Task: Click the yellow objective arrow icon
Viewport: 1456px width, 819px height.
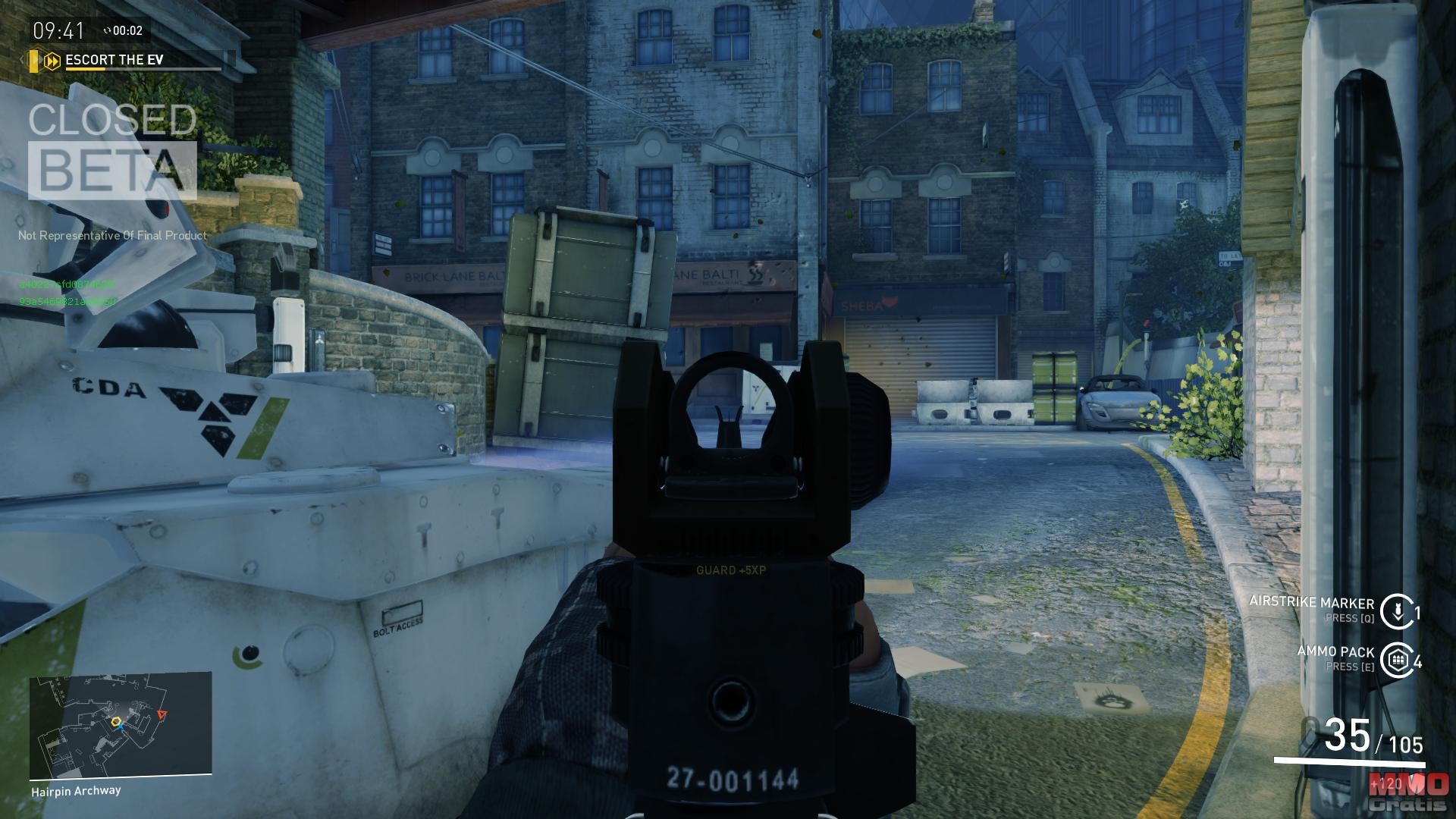Action: 52,61
